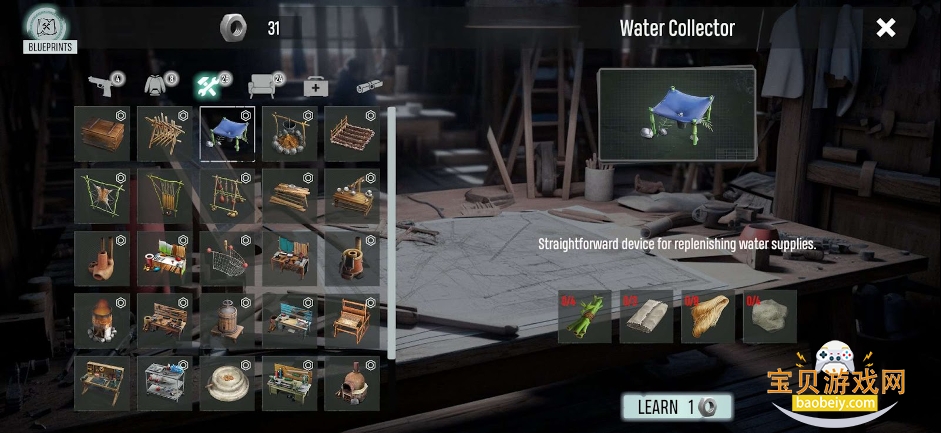The image size is (941, 433).
Task: Click the bamboo bundle material slot
Action: click(585, 317)
